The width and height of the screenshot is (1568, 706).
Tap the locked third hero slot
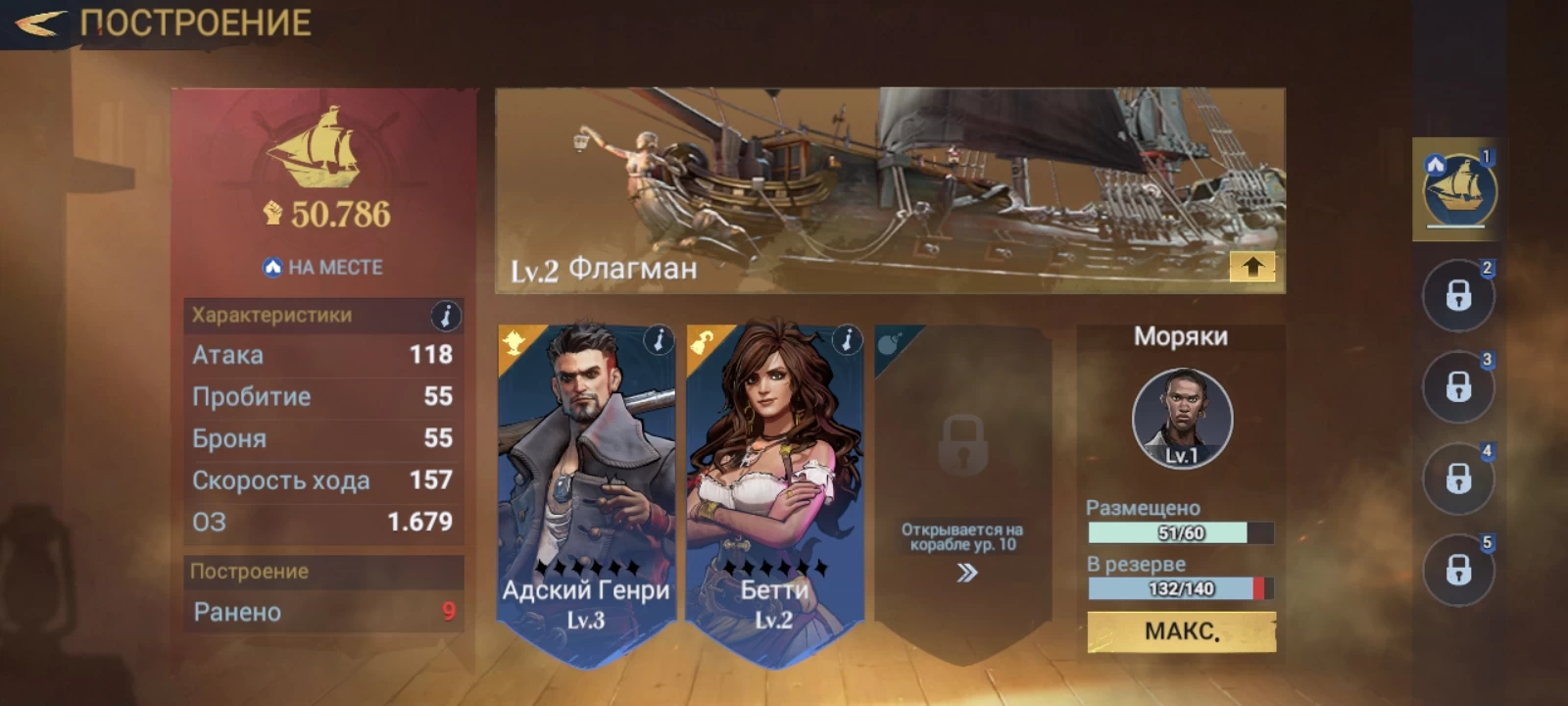pyautogui.click(x=962, y=480)
